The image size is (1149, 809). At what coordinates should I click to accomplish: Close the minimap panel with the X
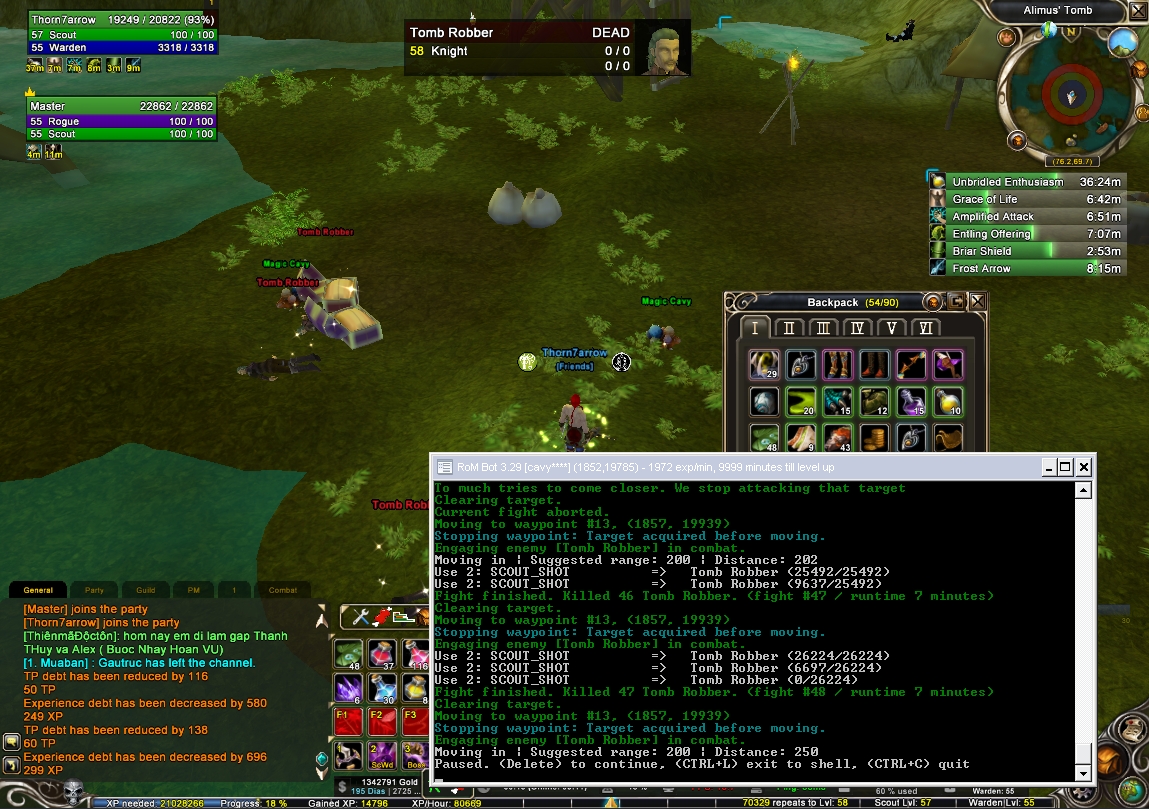(x=1138, y=11)
